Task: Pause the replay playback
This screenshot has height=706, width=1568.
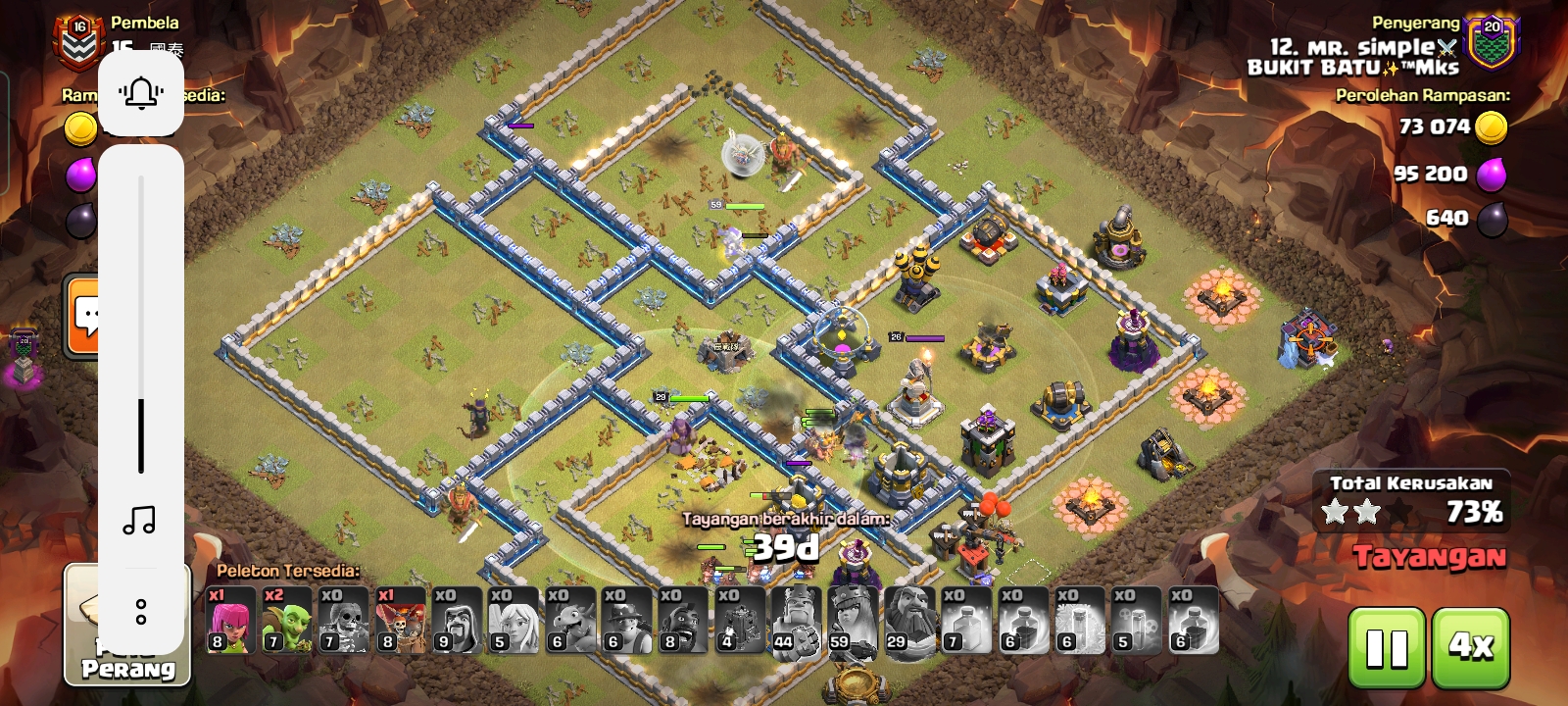Action: tap(1387, 647)
